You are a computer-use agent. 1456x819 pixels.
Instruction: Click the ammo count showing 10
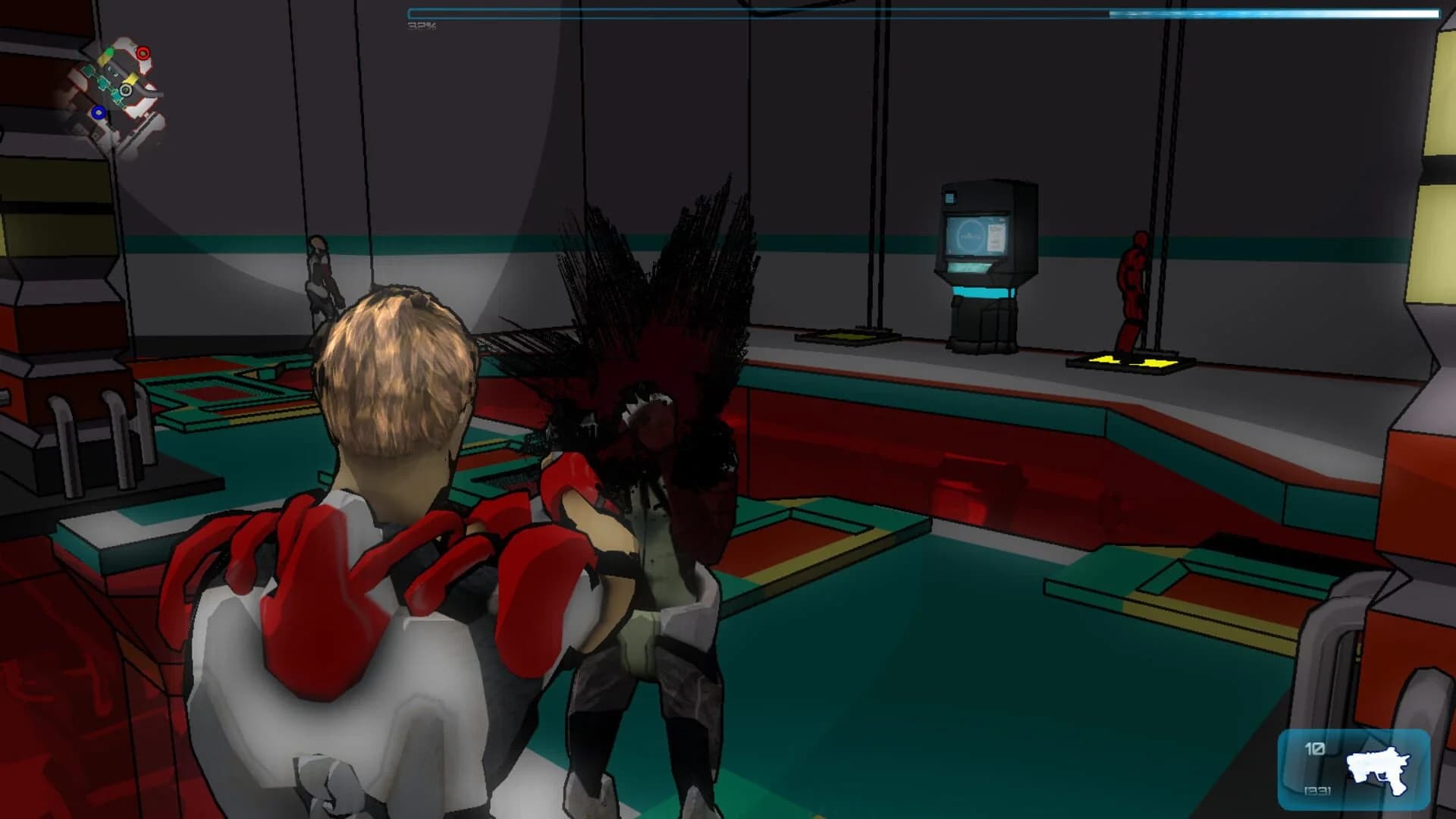[x=1315, y=749]
